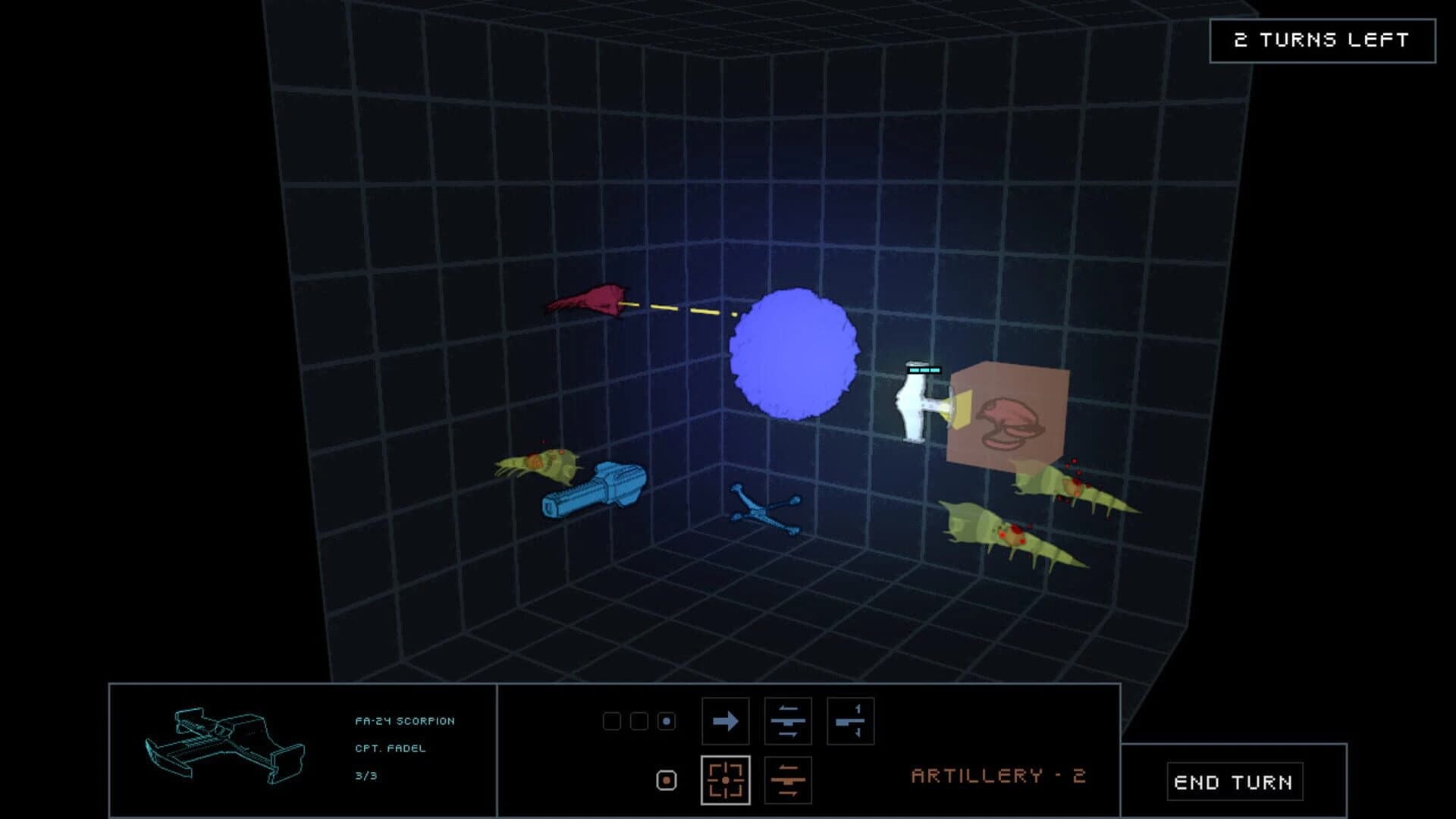Select the Artillery targeting reticle icon
Viewport: 1456px width, 819px height.
[726, 780]
